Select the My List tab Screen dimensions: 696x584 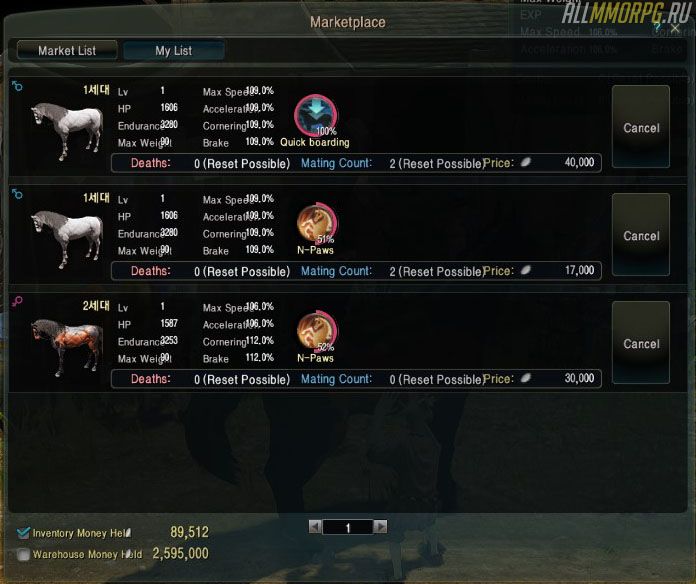tap(173, 50)
